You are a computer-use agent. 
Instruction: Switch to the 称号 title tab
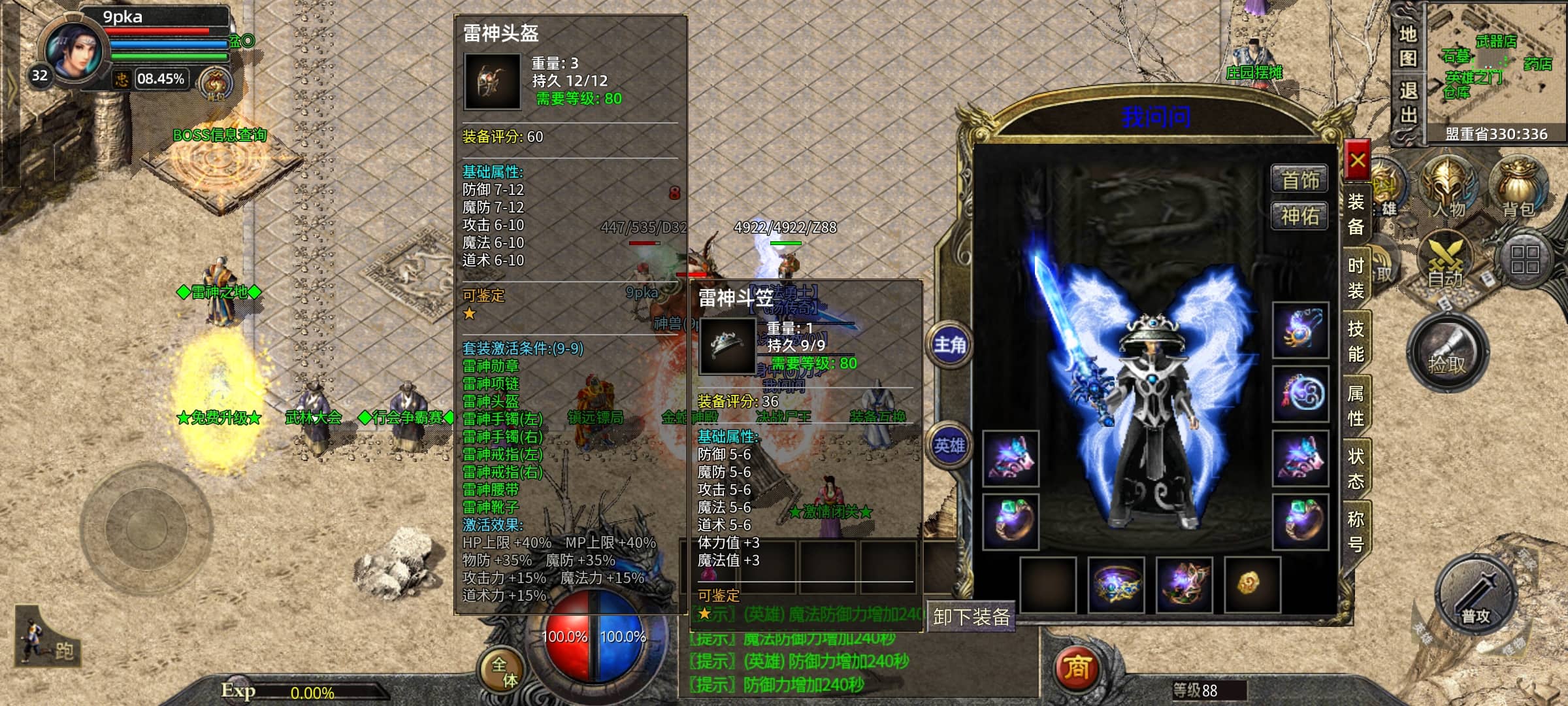[x=1356, y=531]
